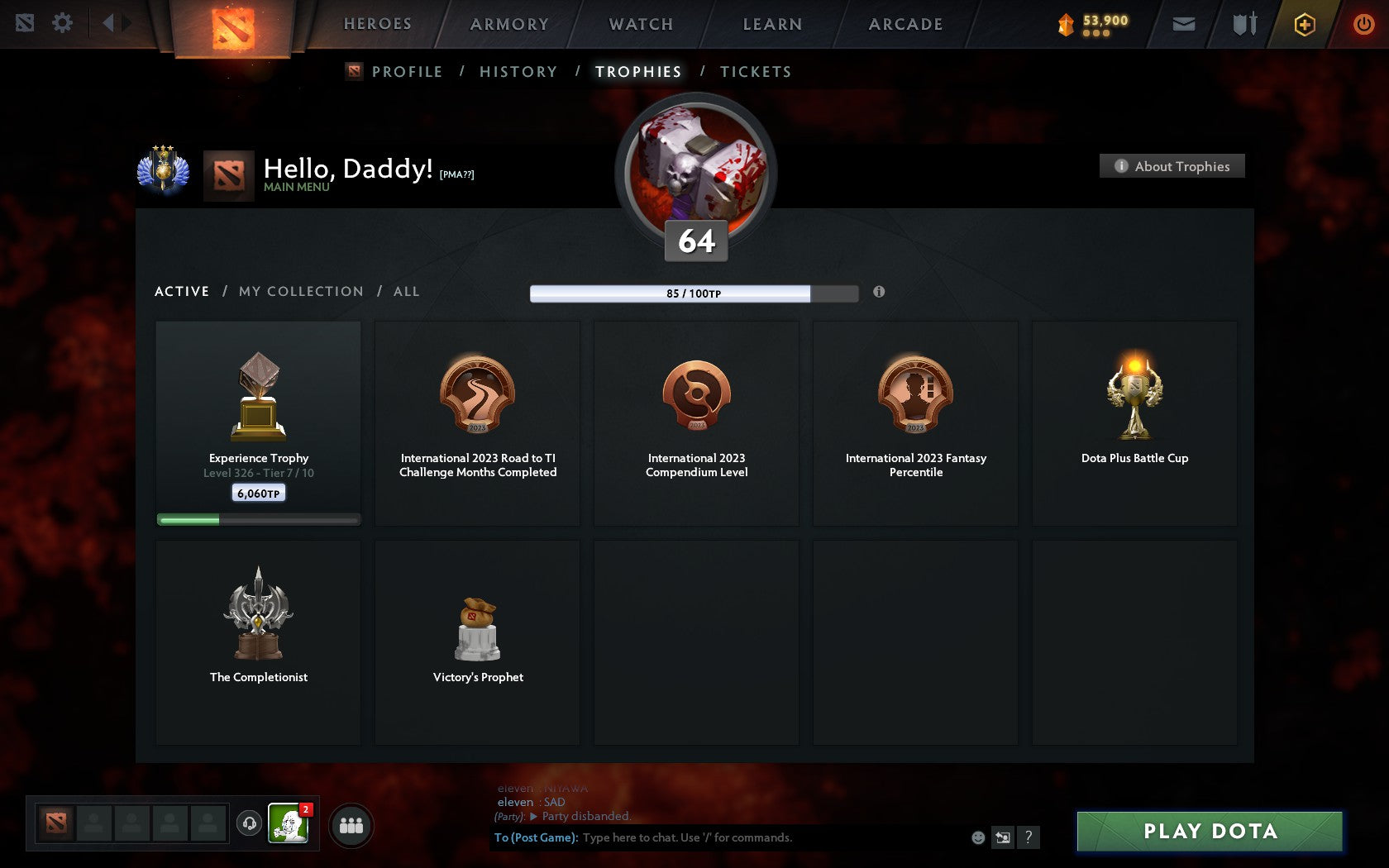Open the mail/notifications envelope icon

point(1184,24)
